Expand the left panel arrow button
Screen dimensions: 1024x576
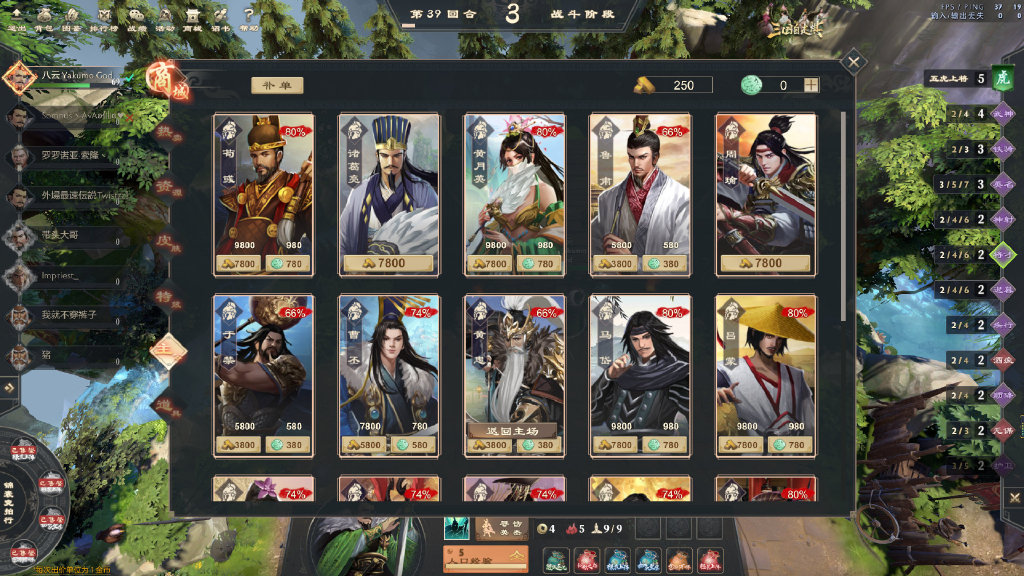coord(9,386)
